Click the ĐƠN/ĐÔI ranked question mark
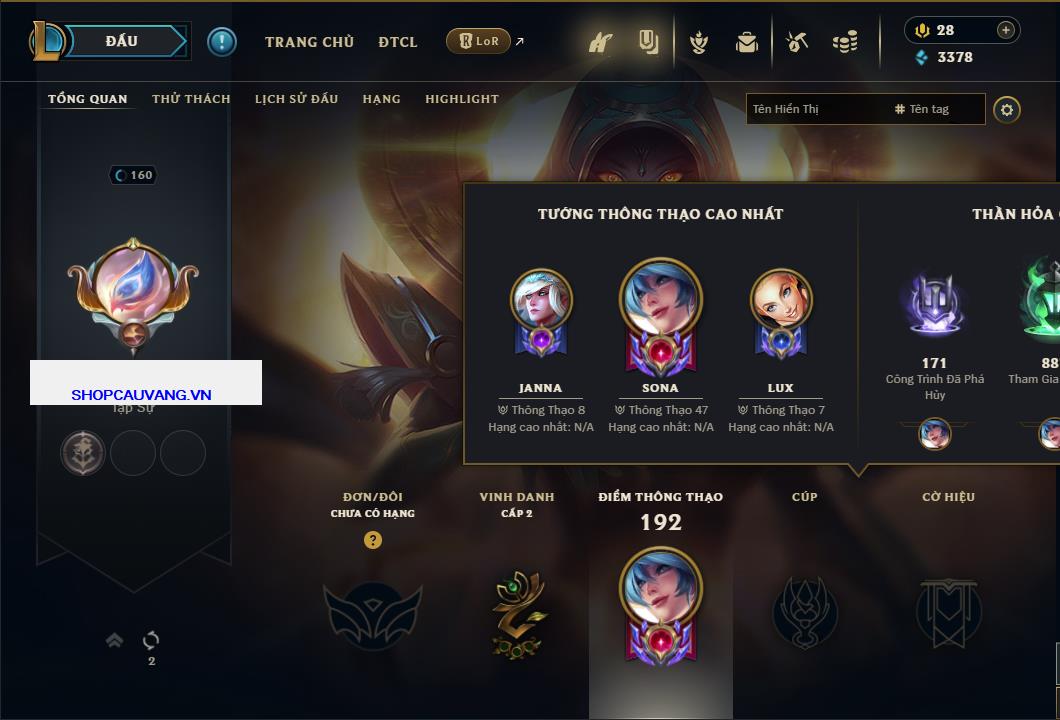The width and height of the screenshot is (1060, 720). (373, 540)
